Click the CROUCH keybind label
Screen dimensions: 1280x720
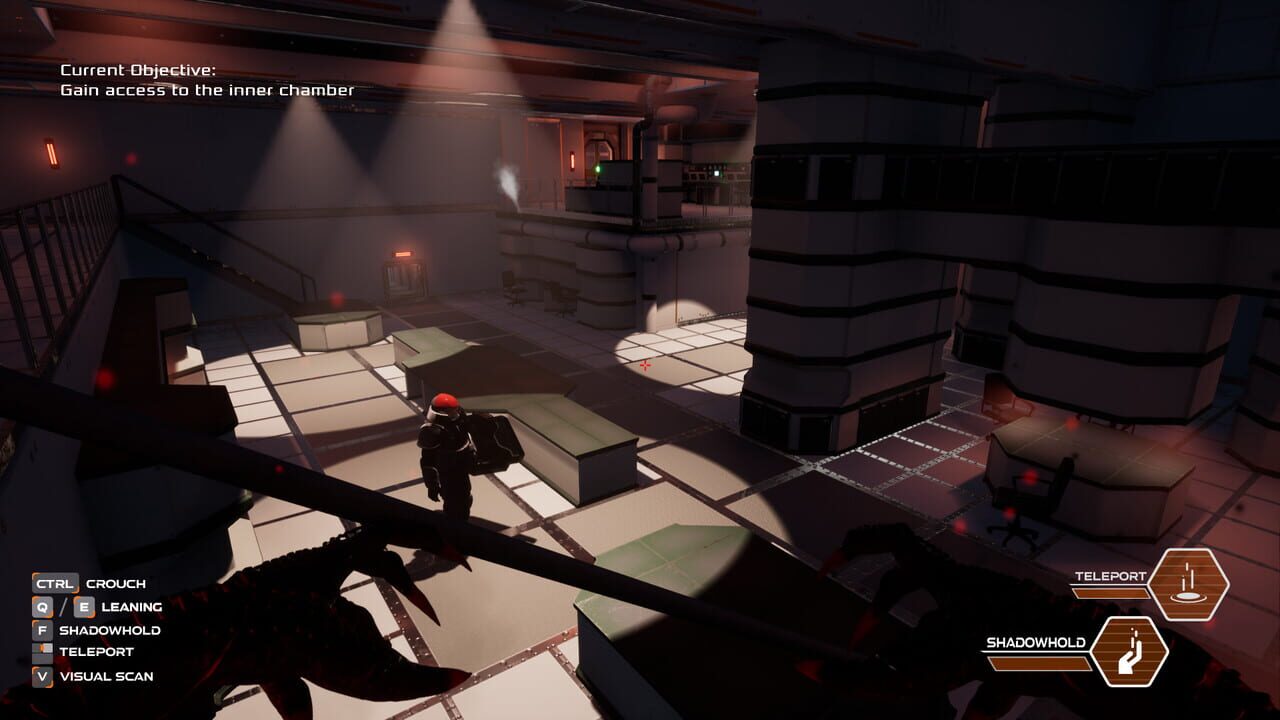pos(116,583)
